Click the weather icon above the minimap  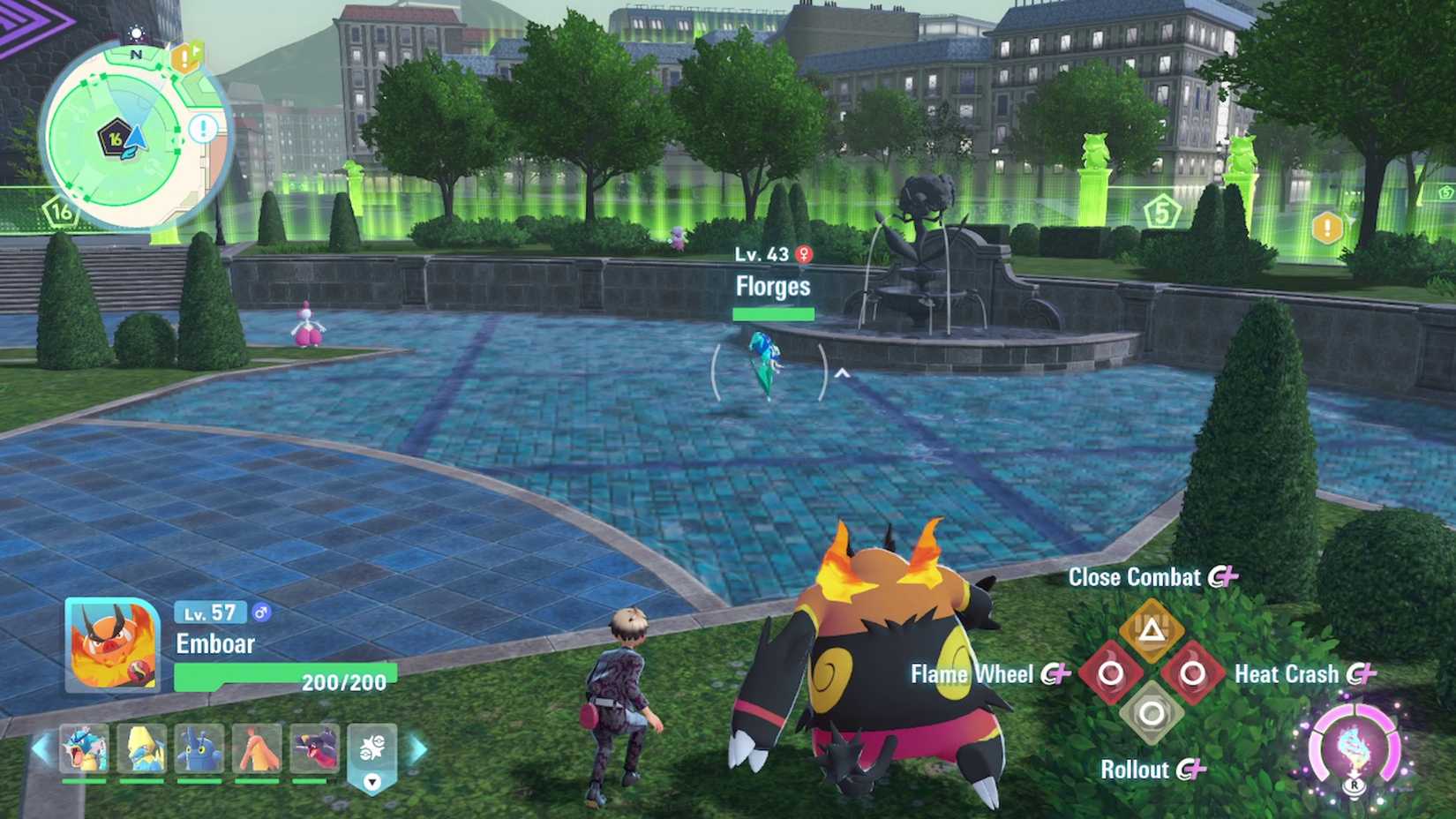pos(136,33)
